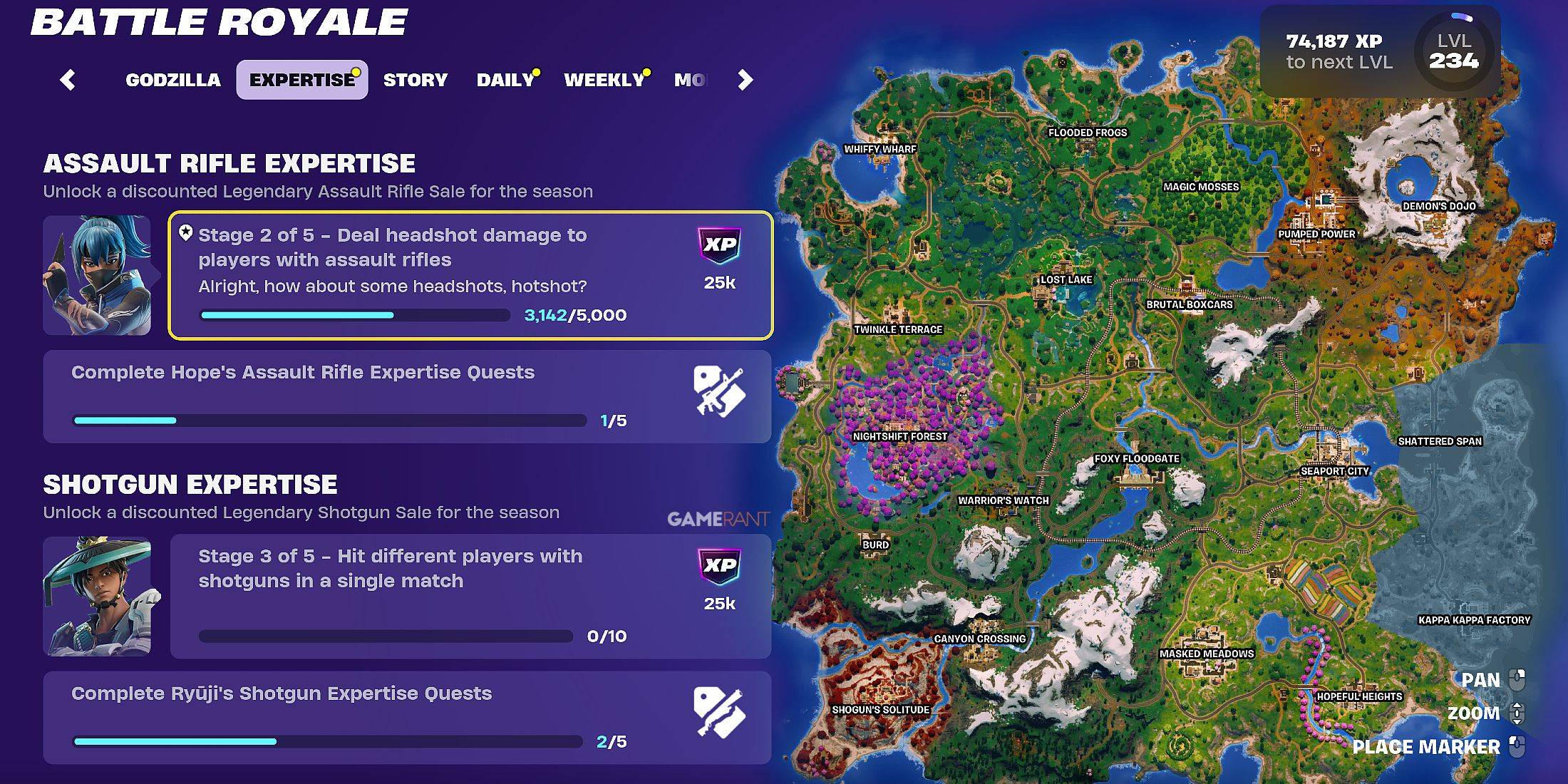The height and width of the screenshot is (784, 1568).
Task: Click the LVL 234 level badge
Action: tap(1454, 51)
